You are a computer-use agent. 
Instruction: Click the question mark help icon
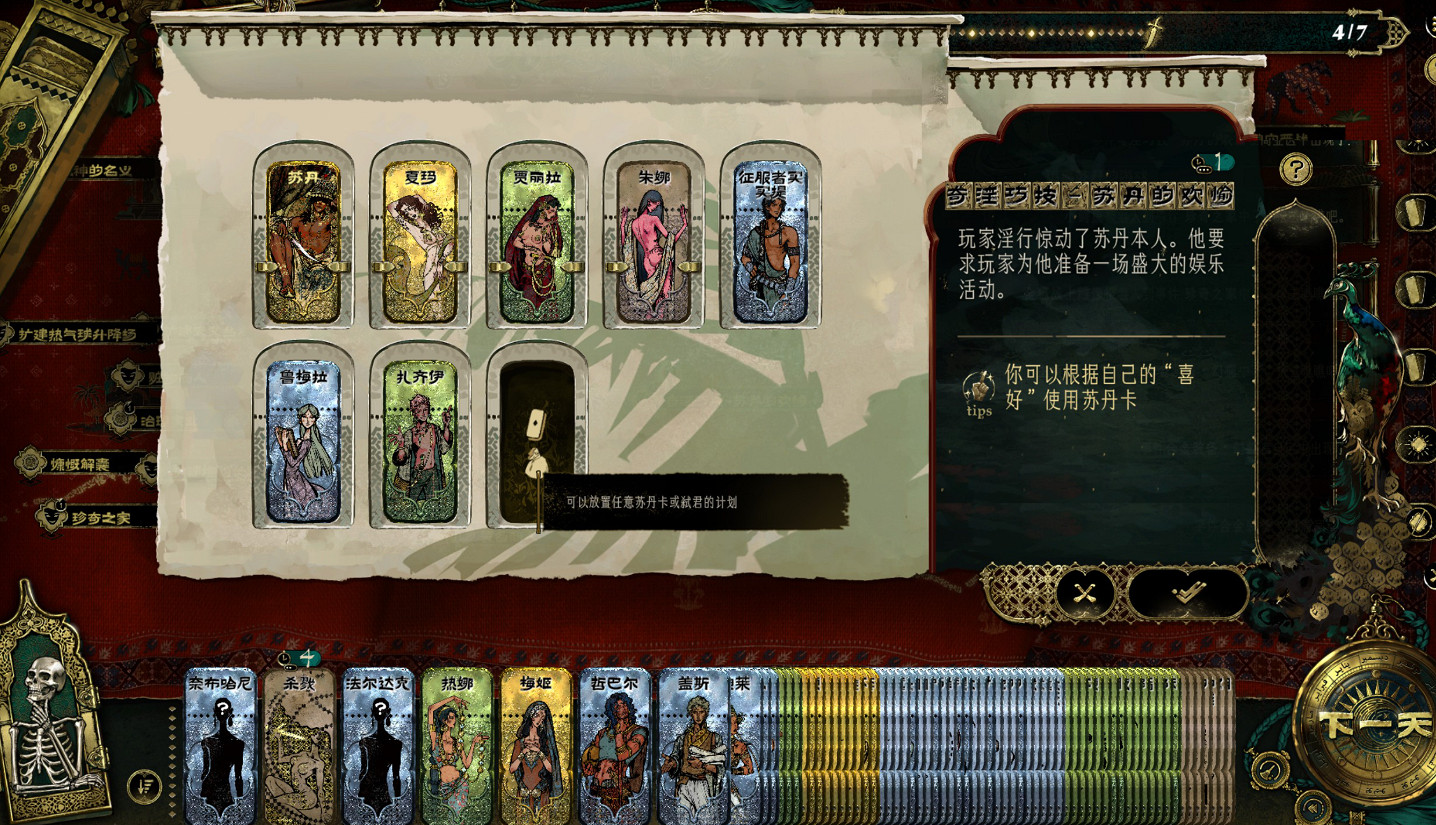(x=1297, y=169)
